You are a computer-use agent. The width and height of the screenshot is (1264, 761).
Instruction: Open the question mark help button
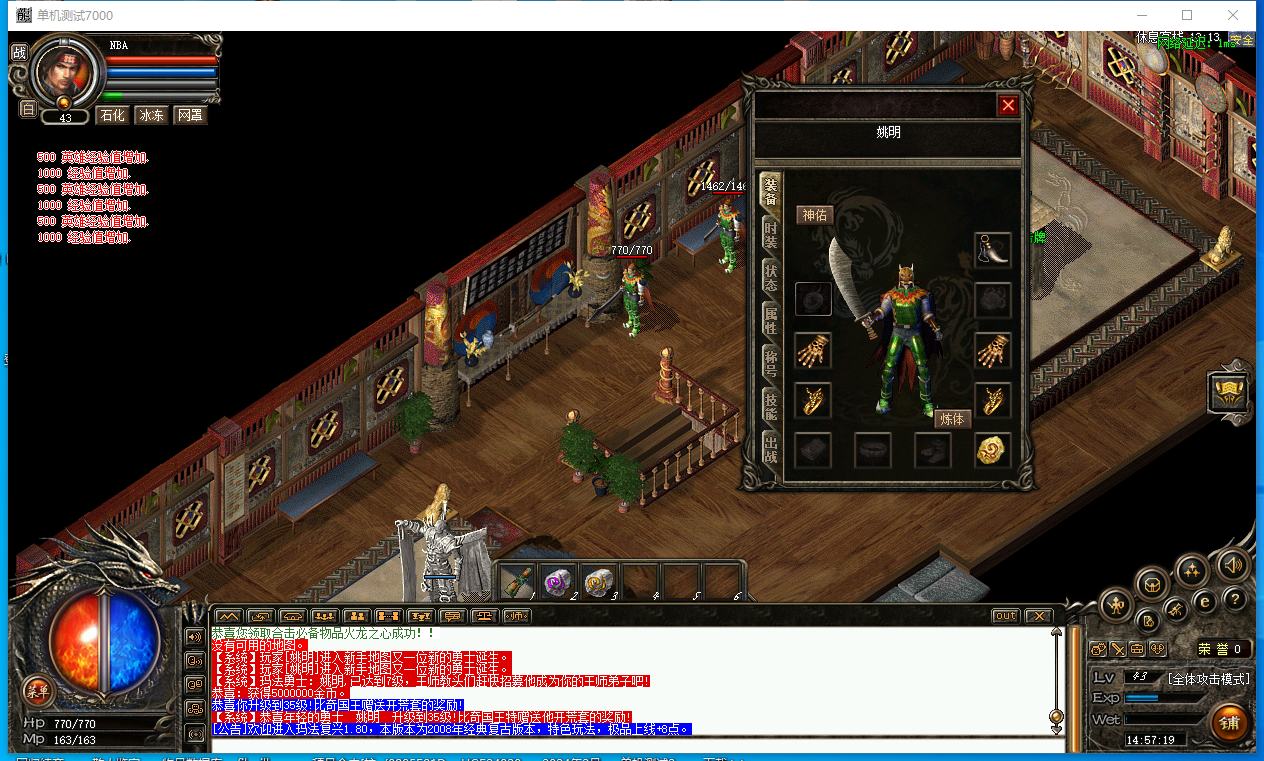(1235, 600)
